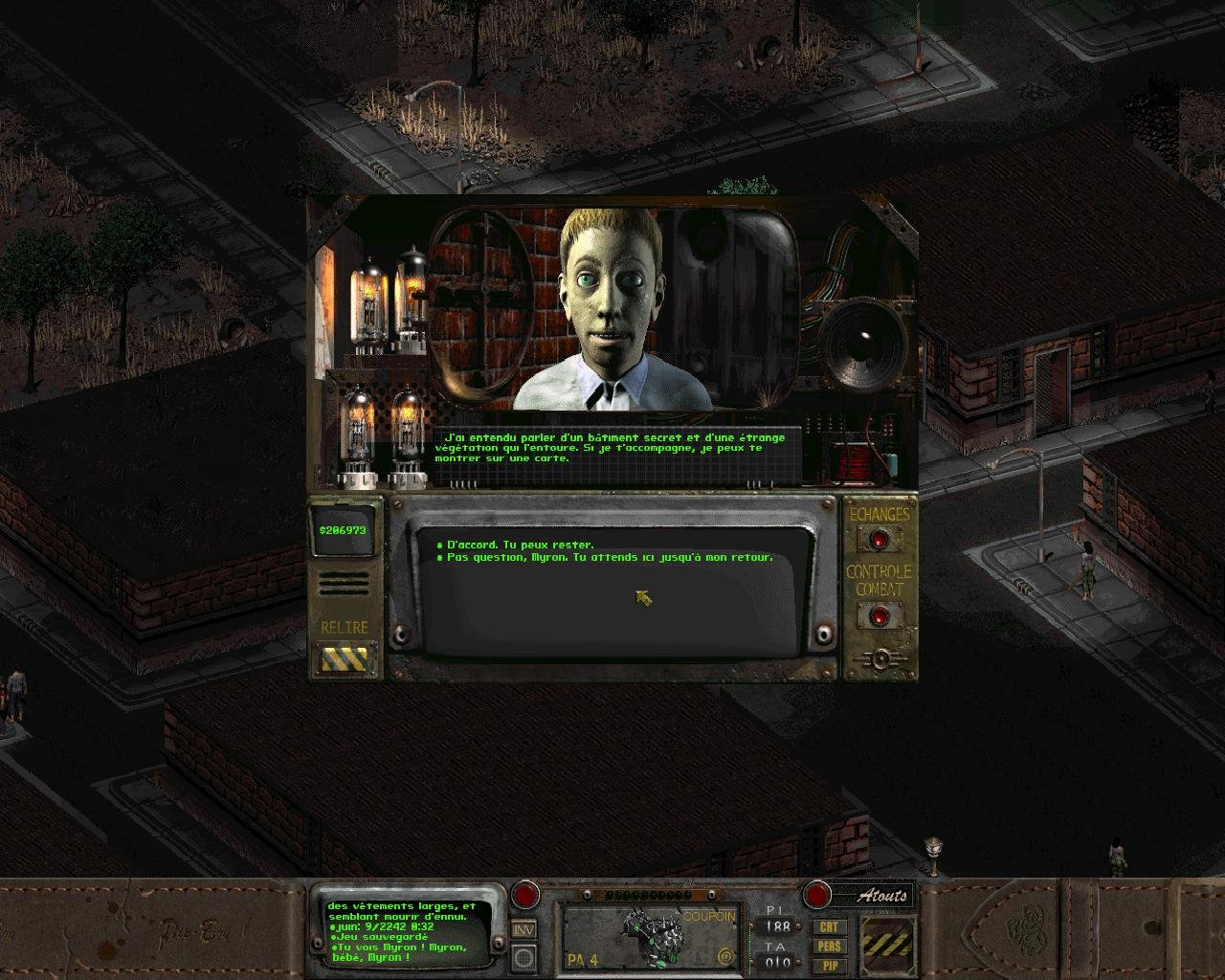1225x980 pixels.
Task: Select the Atouts banner at top right
Action: (881, 896)
